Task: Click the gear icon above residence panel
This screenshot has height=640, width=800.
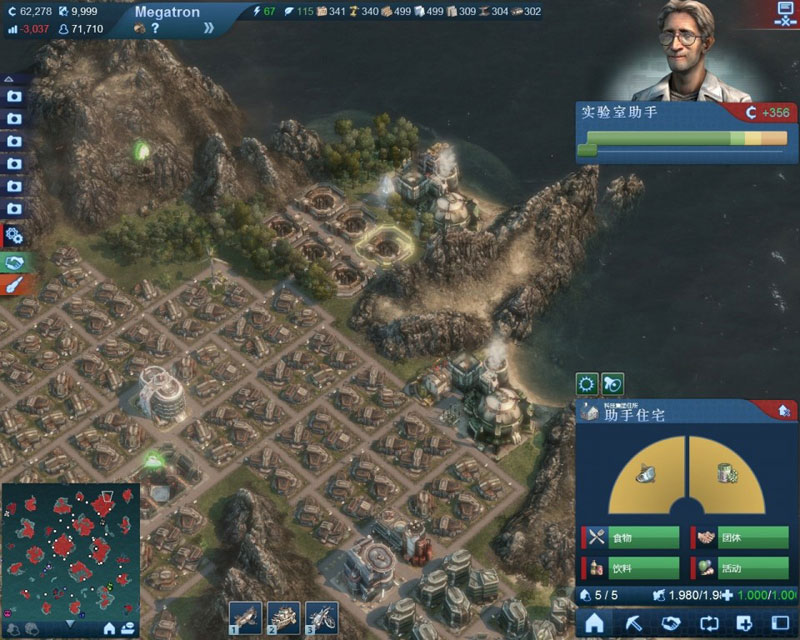Action: point(587,383)
